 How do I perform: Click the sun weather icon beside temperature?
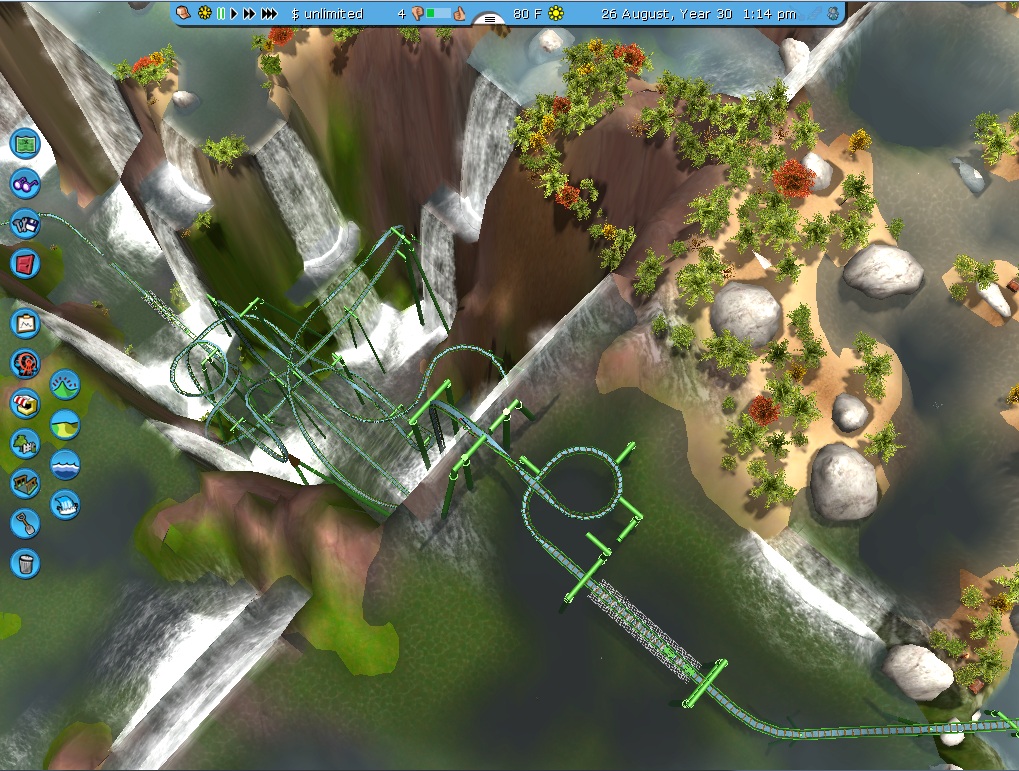[x=556, y=14]
